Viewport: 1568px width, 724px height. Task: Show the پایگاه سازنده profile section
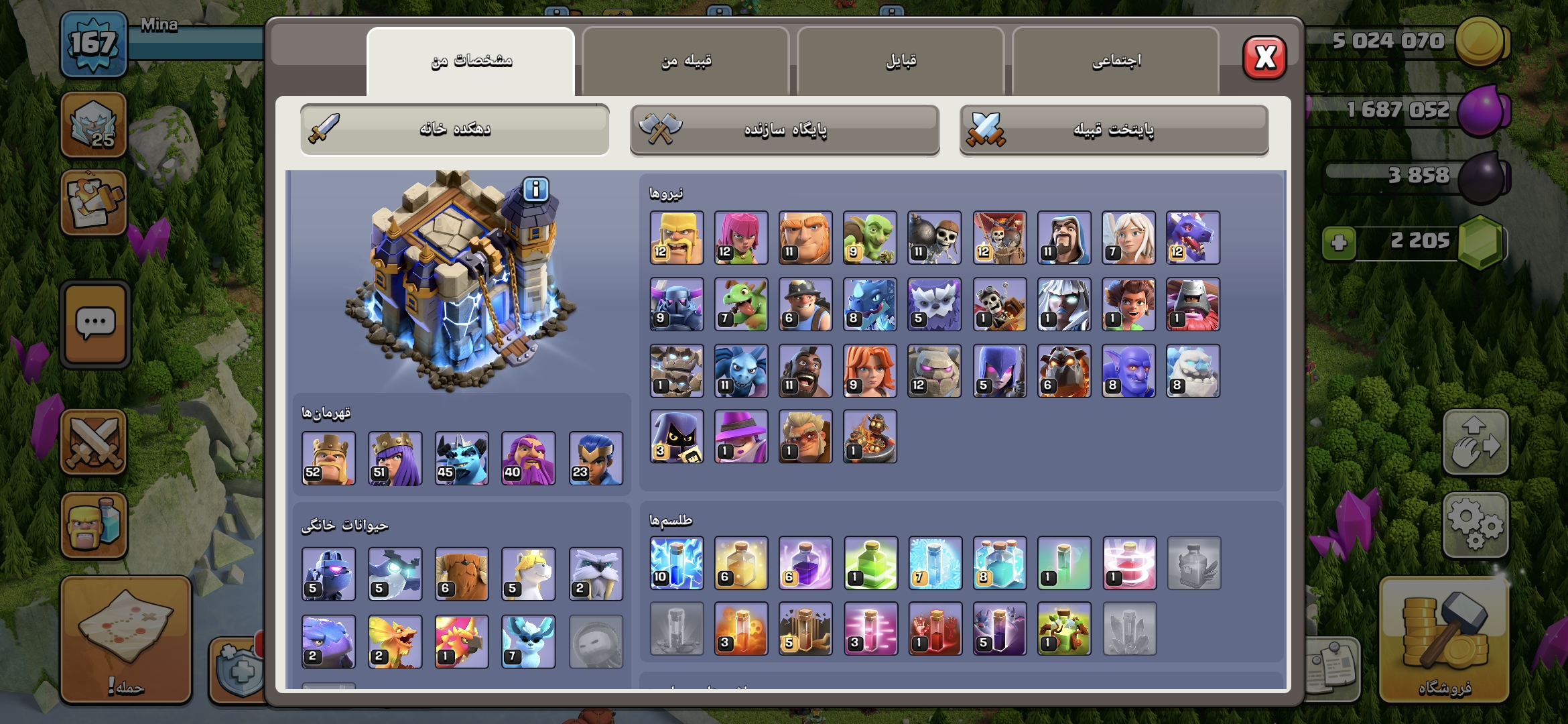785,129
